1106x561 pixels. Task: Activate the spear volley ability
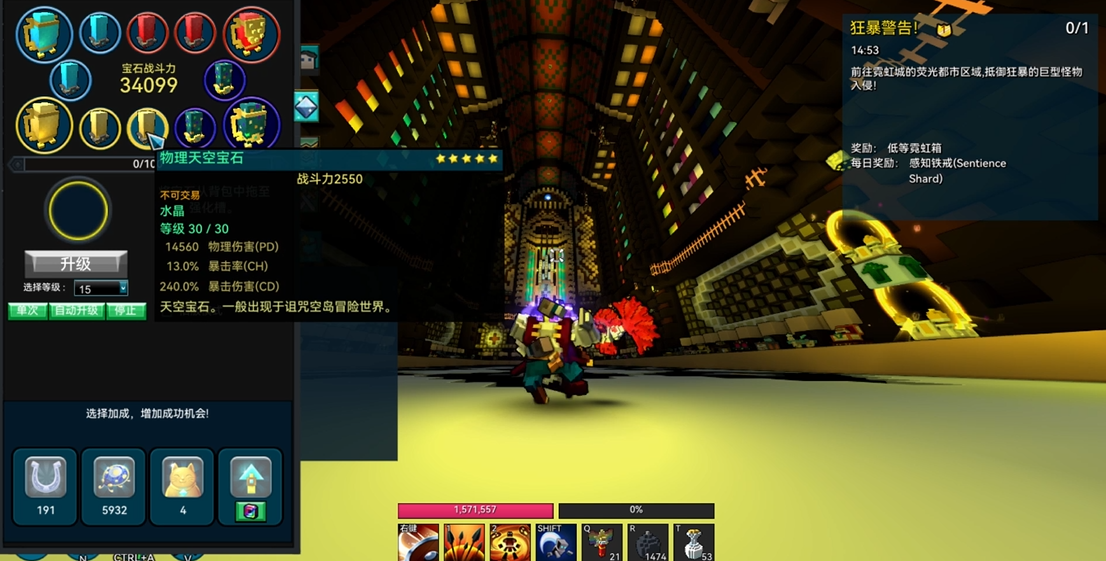pos(464,543)
